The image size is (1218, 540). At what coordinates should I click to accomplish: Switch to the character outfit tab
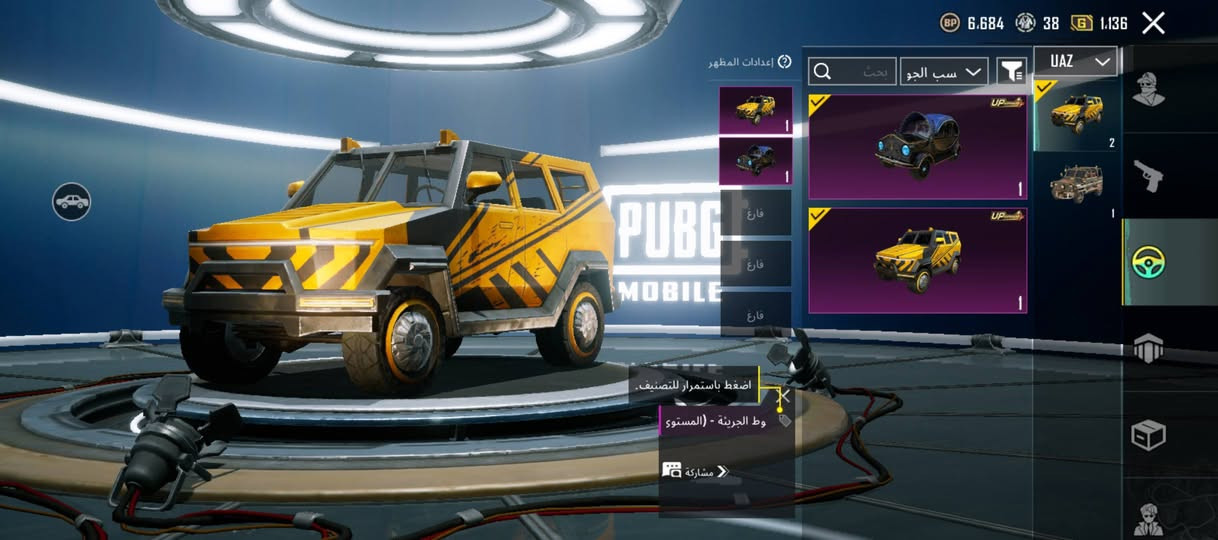pyautogui.click(x=1148, y=89)
